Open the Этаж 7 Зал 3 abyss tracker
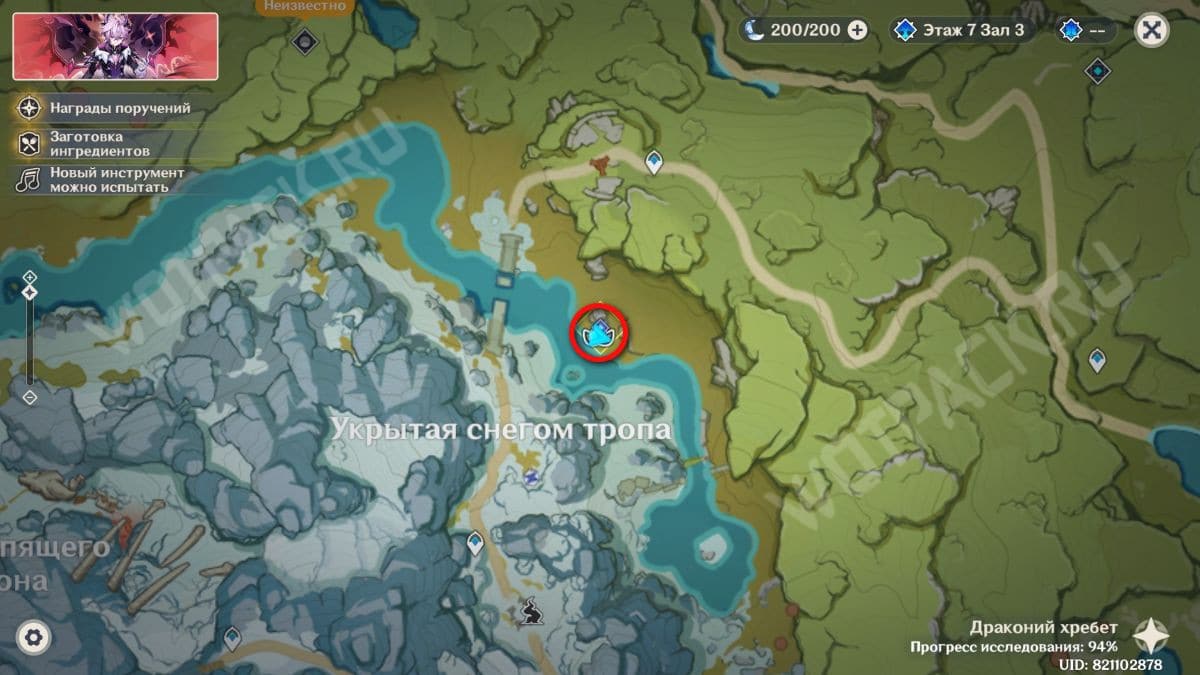The height and width of the screenshot is (675, 1200). point(958,30)
